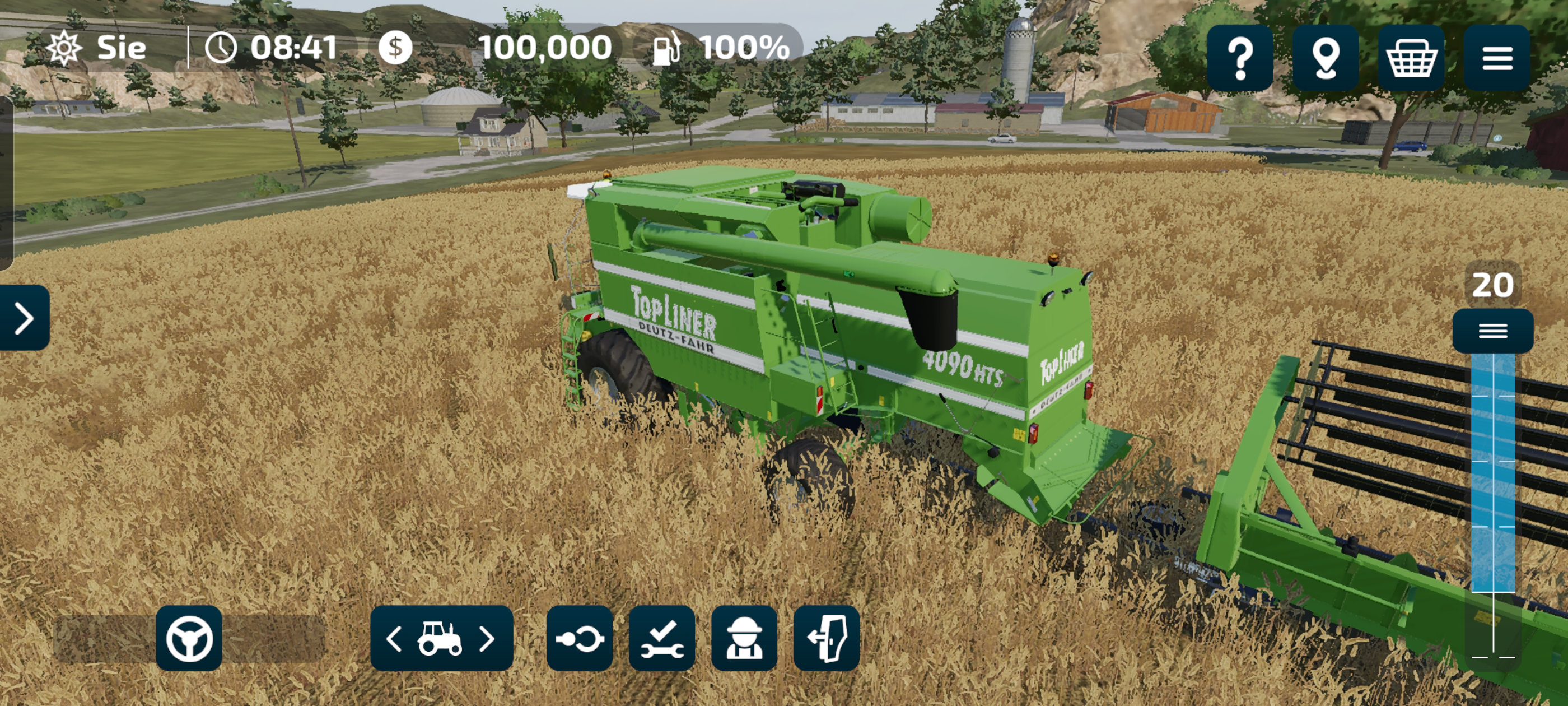Open the map with the location pin
1568x706 pixels.
pyautogui.click(x=1326, y=58)
